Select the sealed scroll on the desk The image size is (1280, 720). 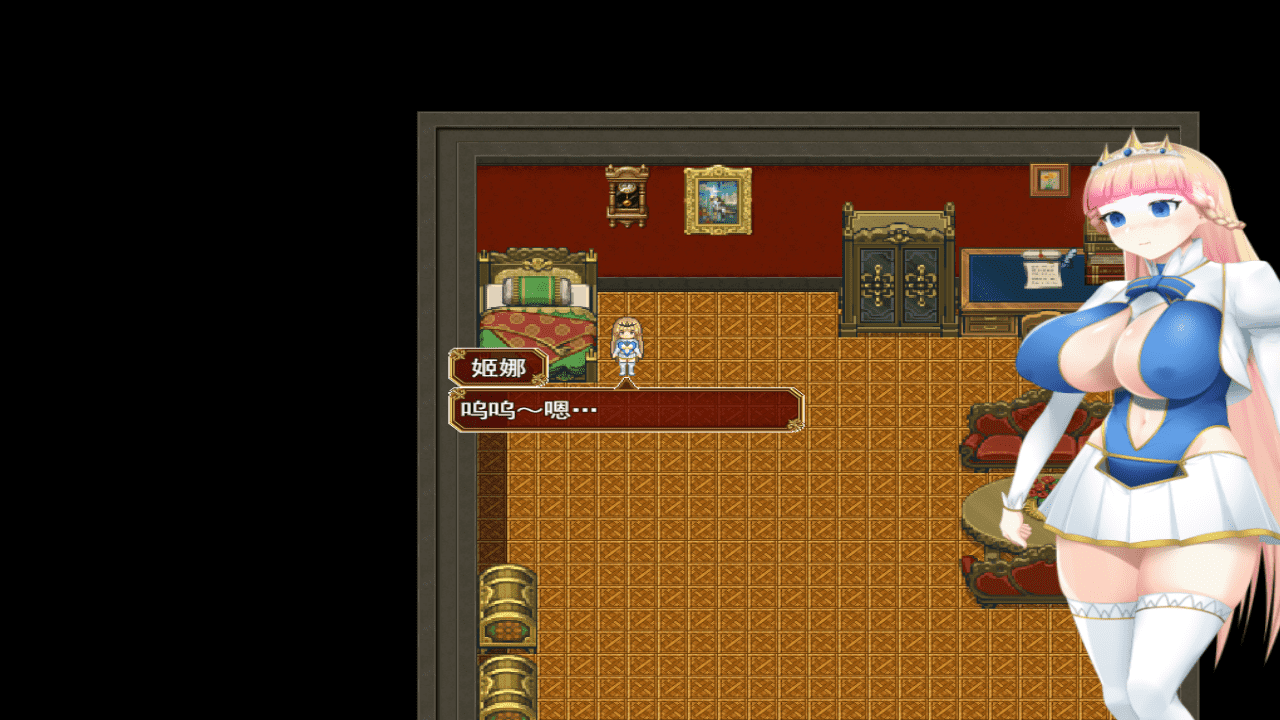[1039, 254]
